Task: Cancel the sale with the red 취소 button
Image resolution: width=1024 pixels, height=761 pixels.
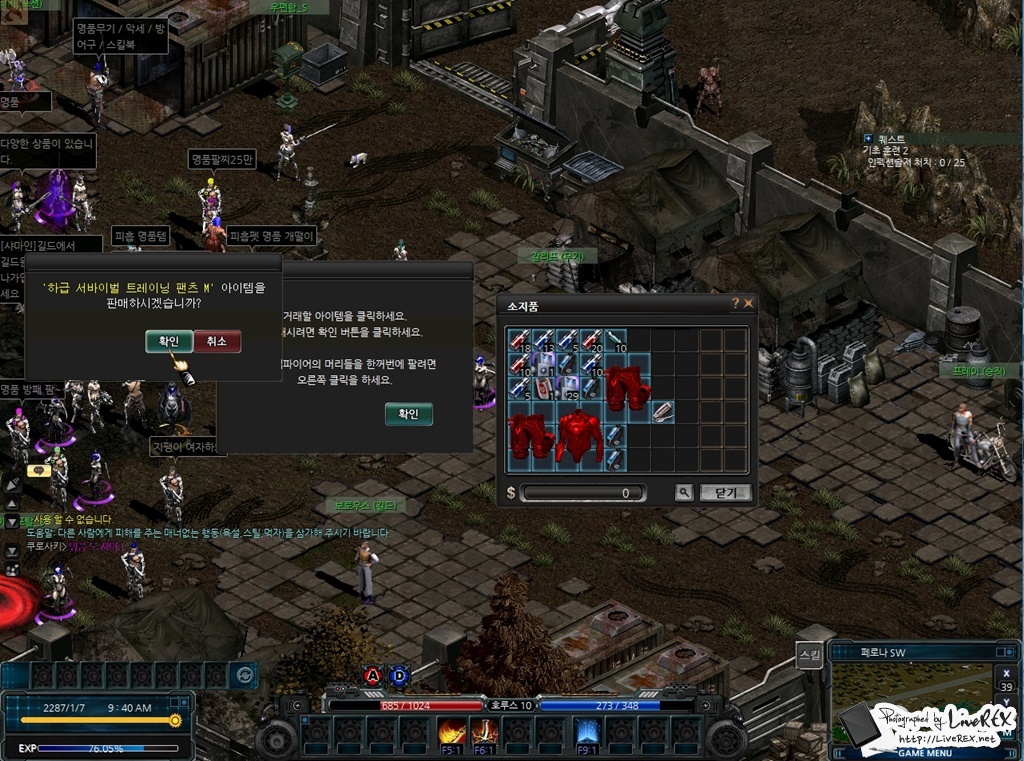Action: pyautogui.click(x=217, y=341)
